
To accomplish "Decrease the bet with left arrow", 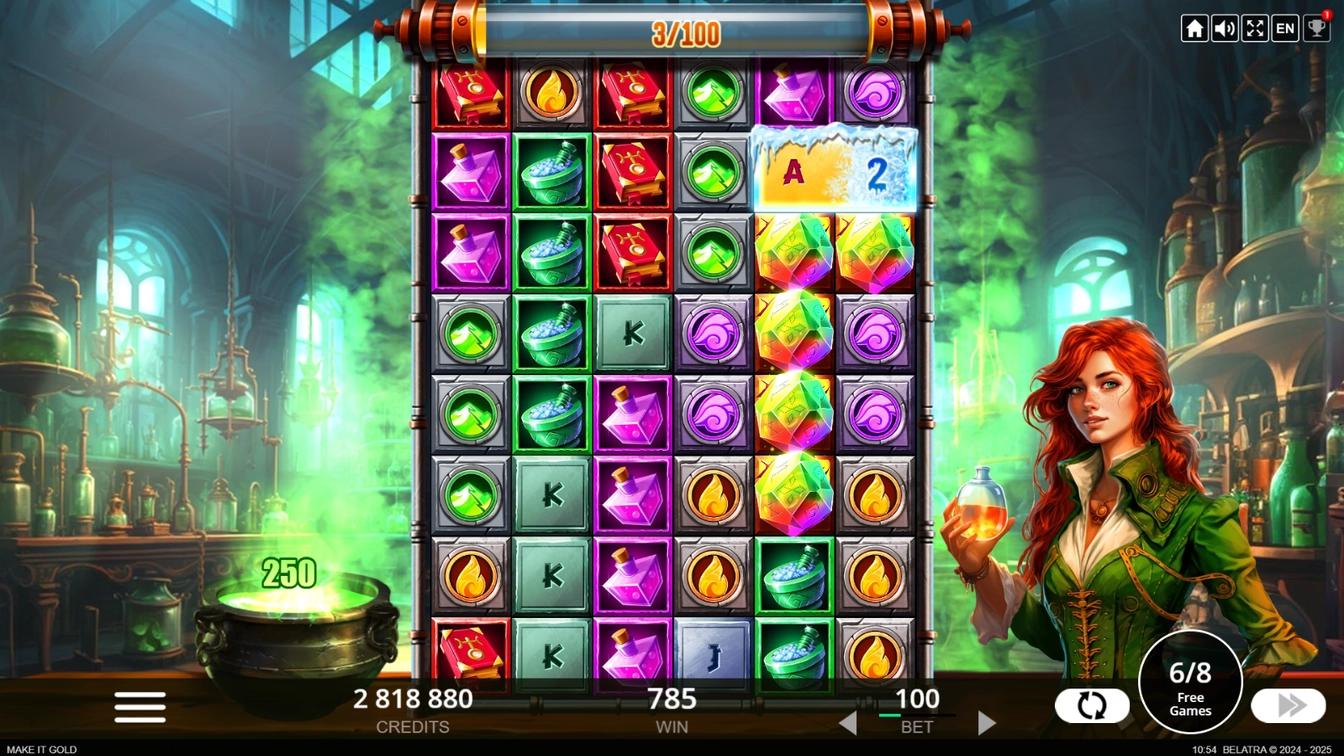I will point(847,722).
